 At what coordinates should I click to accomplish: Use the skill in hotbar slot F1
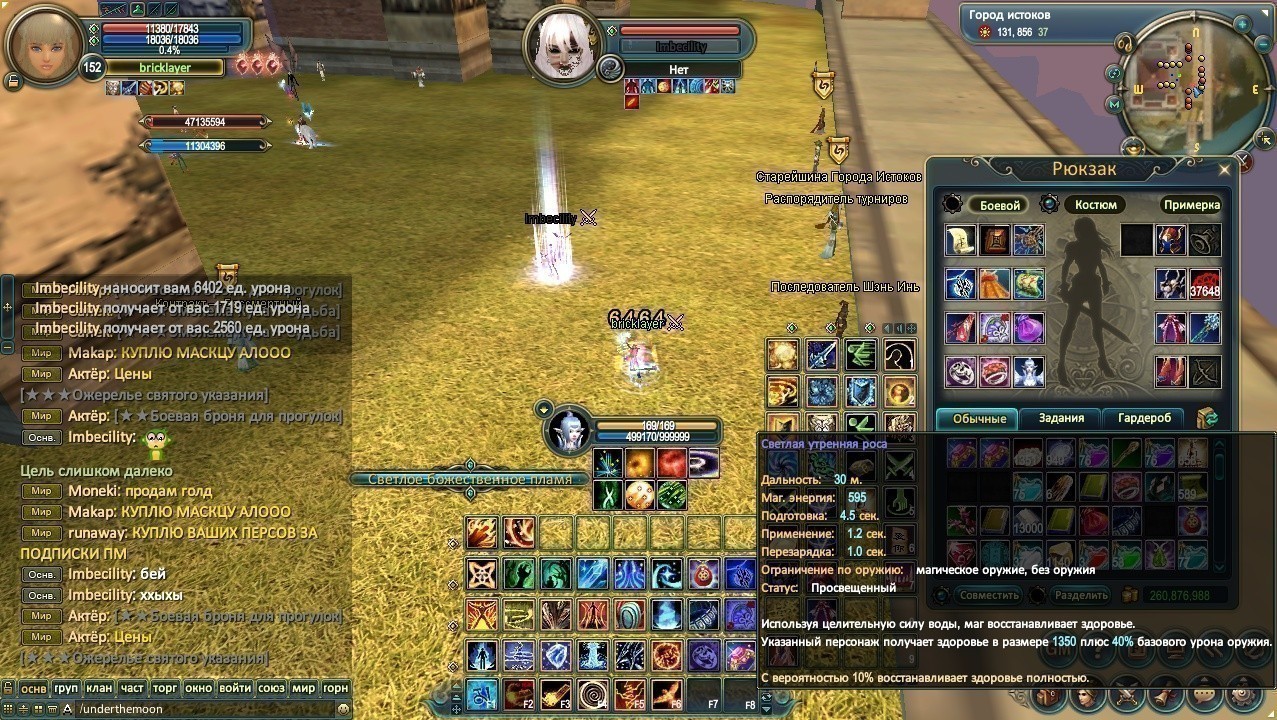(x=482, y=693)
